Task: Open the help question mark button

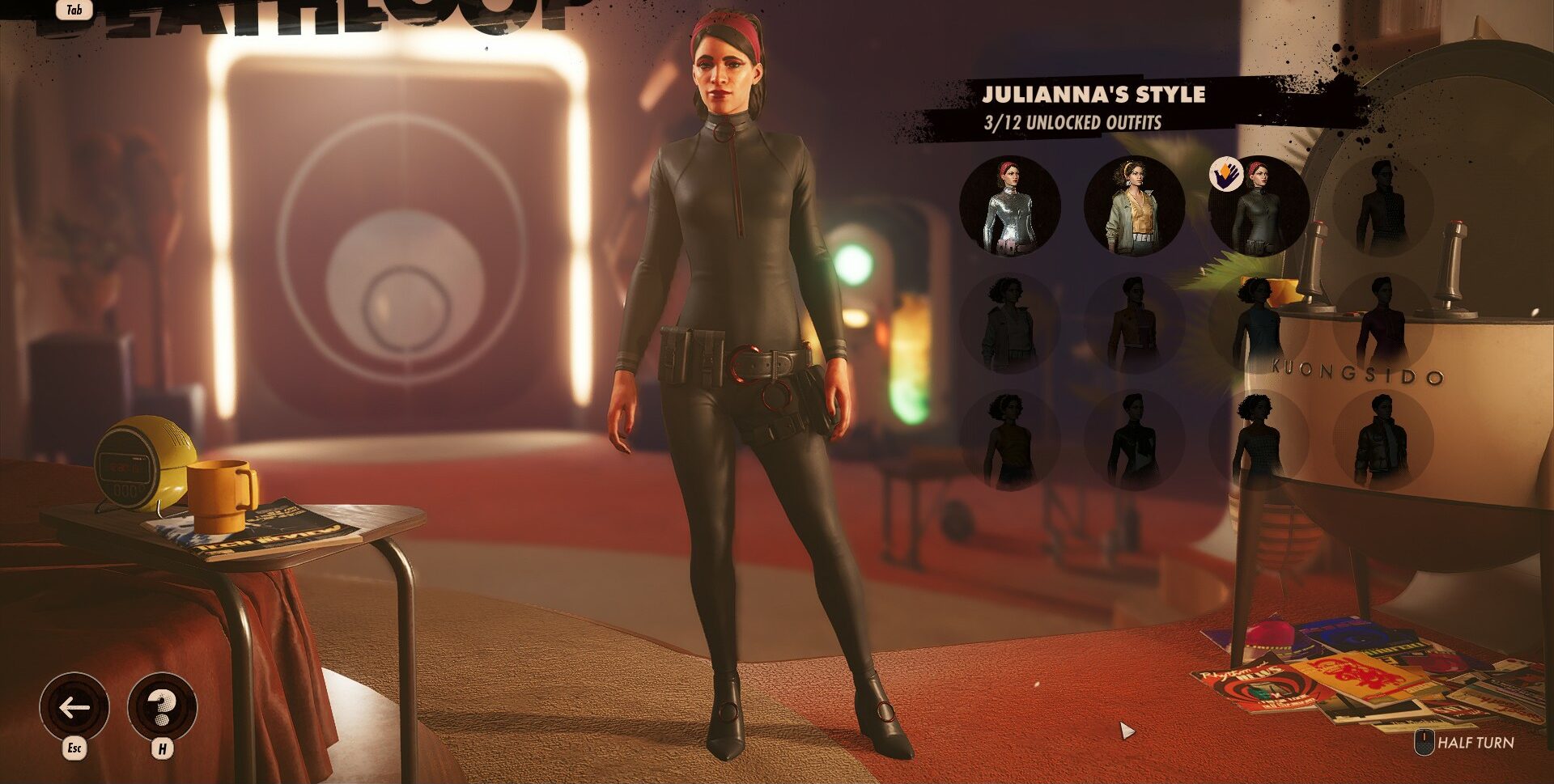Action: tap(162, 708)
